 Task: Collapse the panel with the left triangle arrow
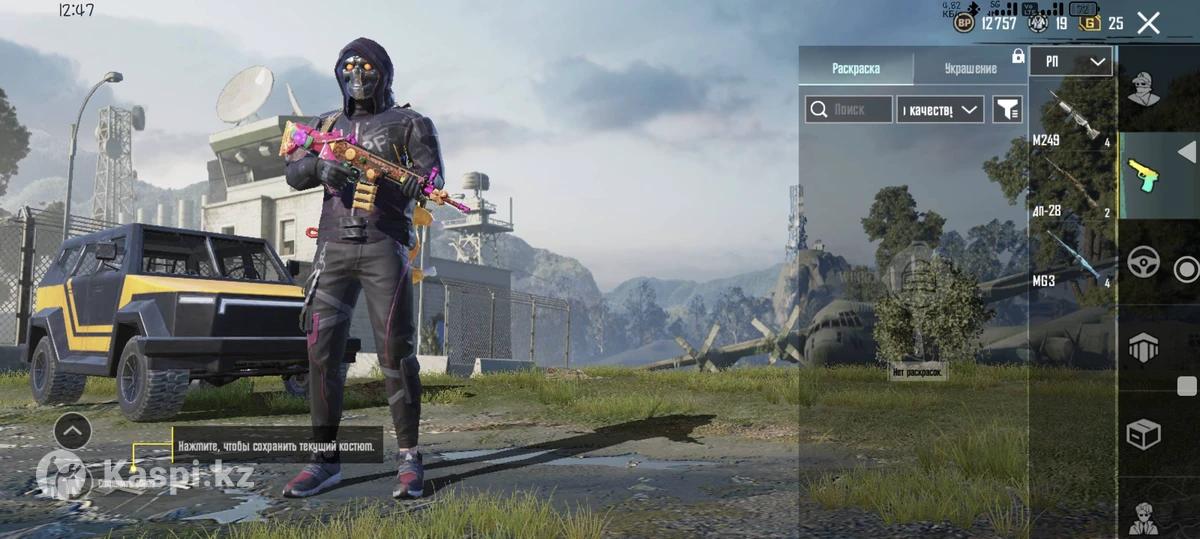point(1186,152)
